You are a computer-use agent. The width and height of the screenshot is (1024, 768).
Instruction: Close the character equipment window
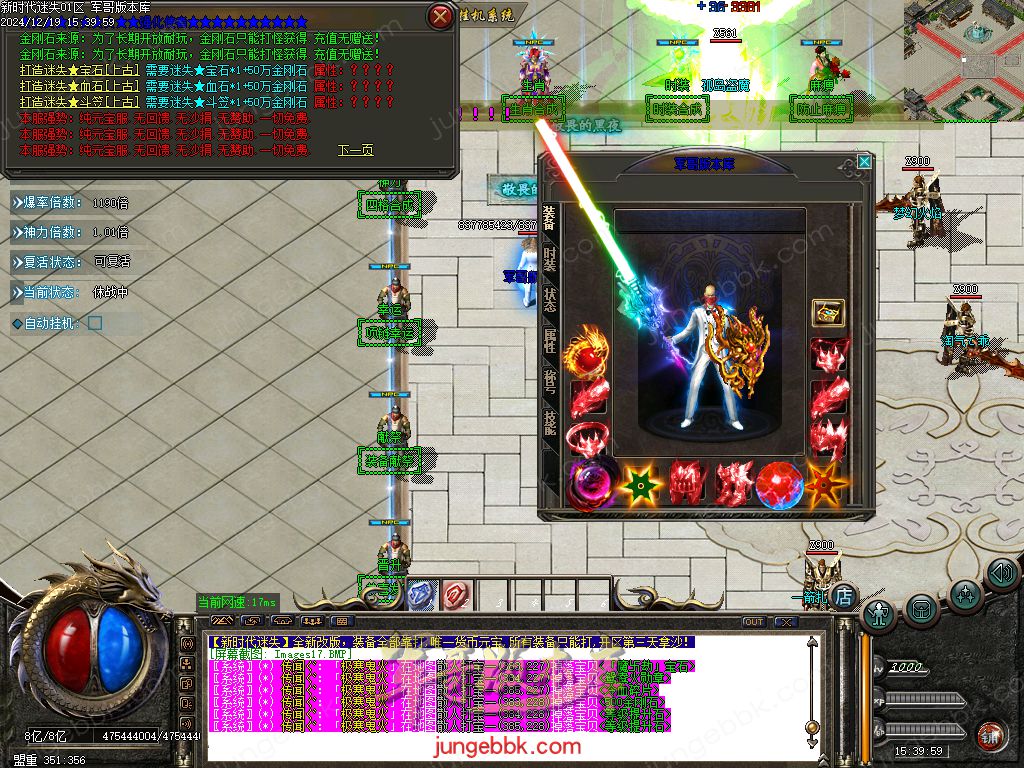(864, 161)
